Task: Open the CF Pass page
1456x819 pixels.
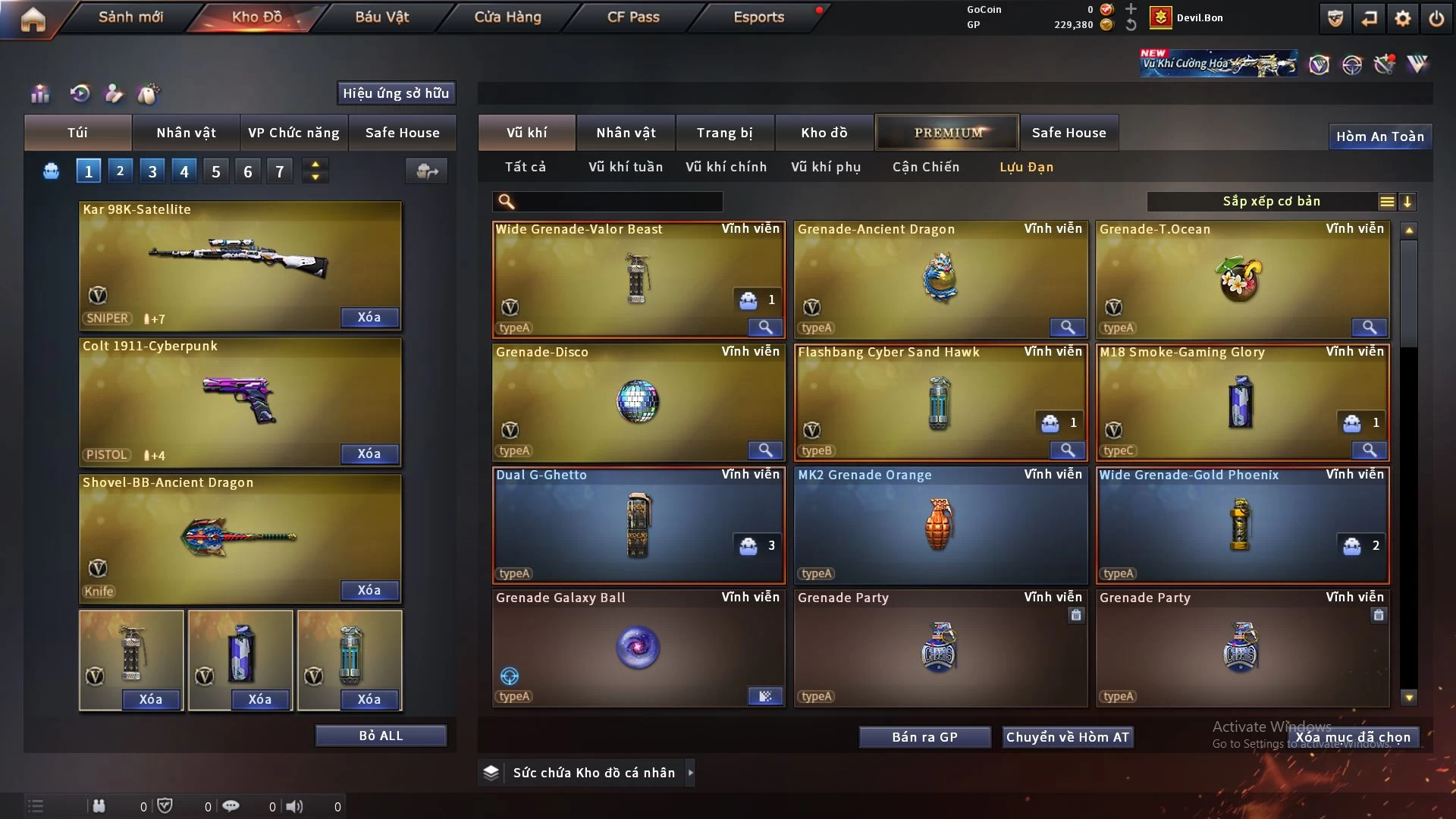Action: (633, 17)
